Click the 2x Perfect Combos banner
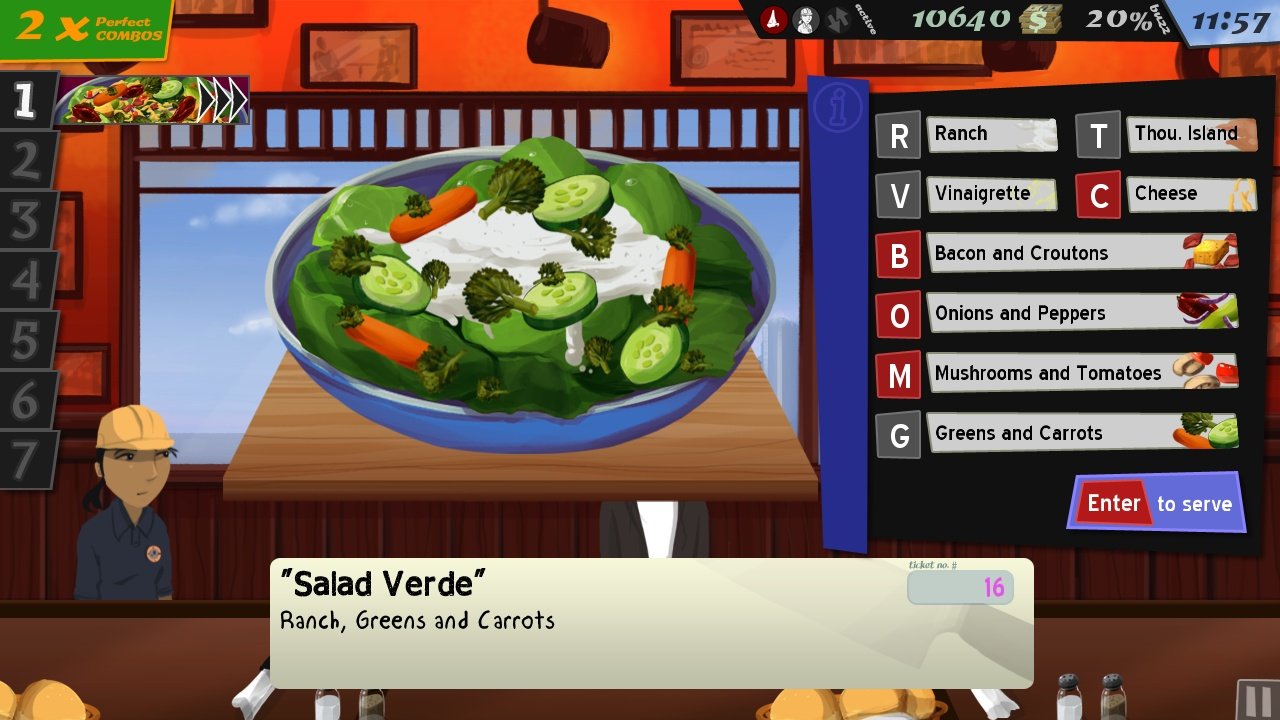 (80, 24)
